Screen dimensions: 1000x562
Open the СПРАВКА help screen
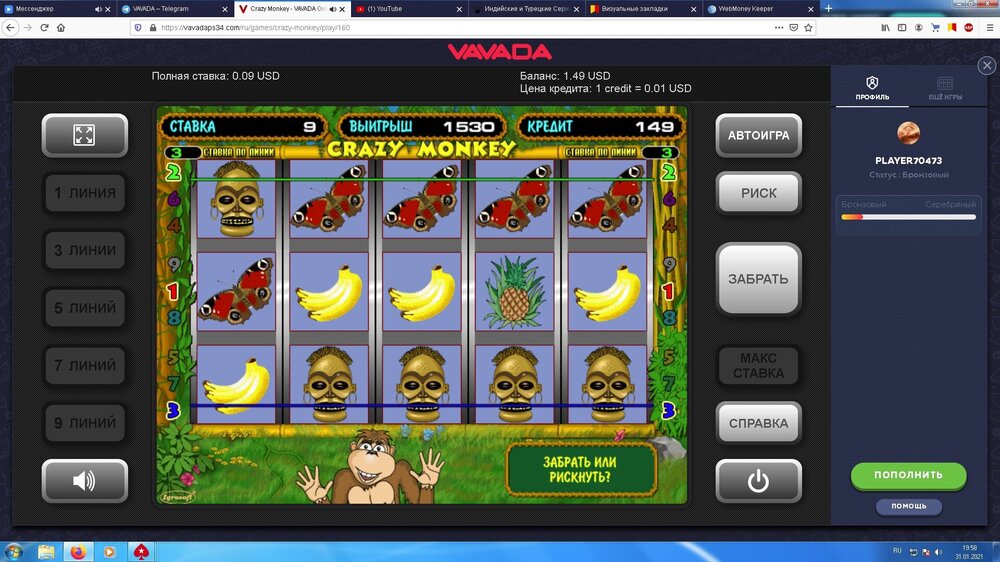[x=758, y=423]
